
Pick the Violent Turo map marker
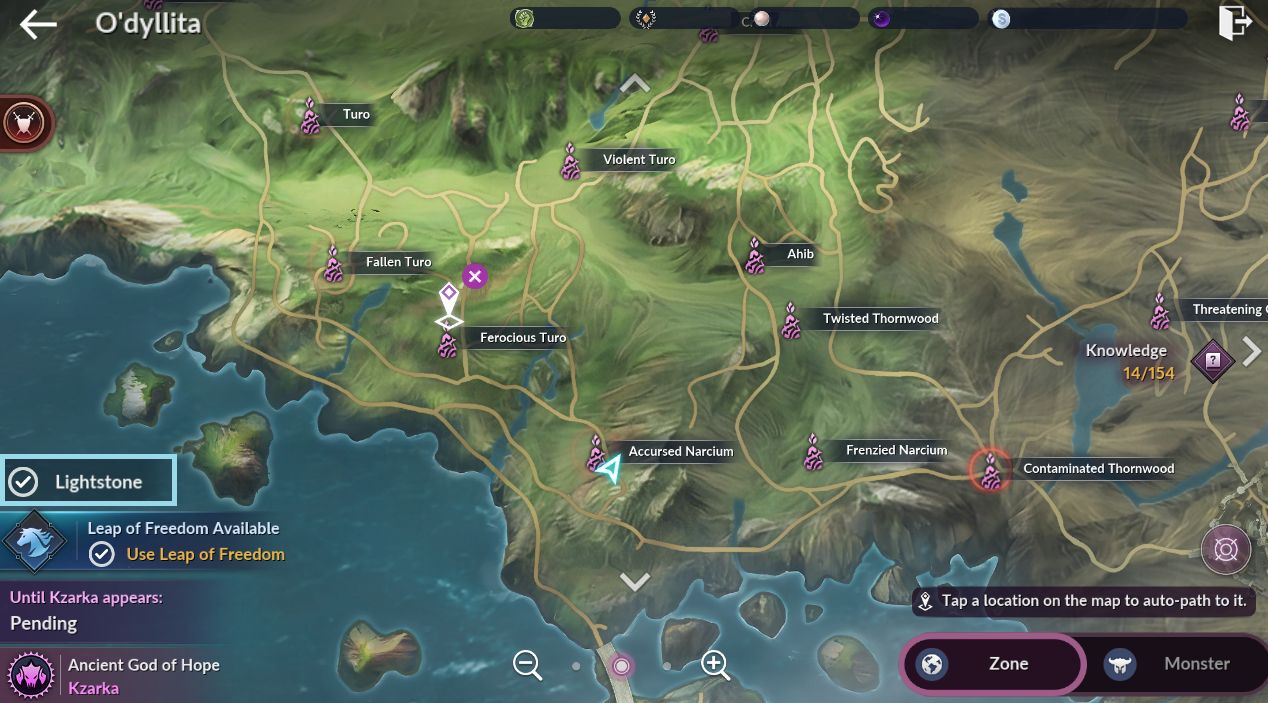[x=571, y=161]
